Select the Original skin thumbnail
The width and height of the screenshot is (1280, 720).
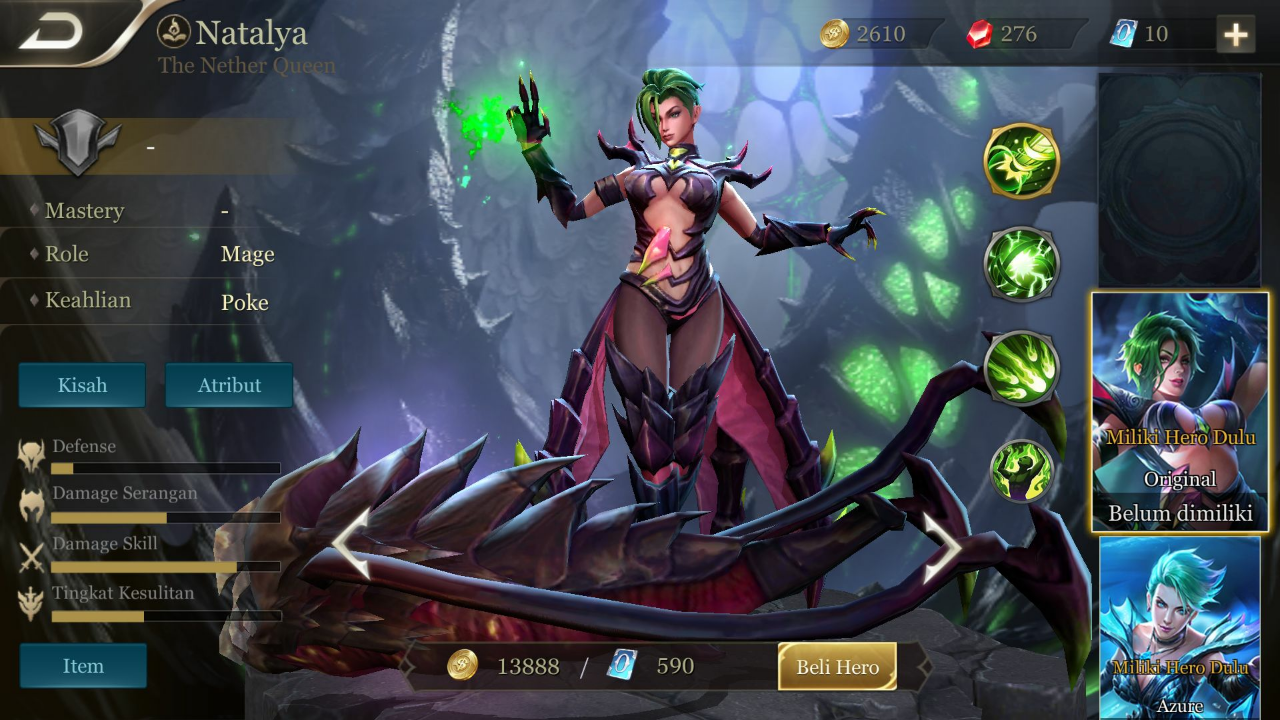coord(1180,412)
